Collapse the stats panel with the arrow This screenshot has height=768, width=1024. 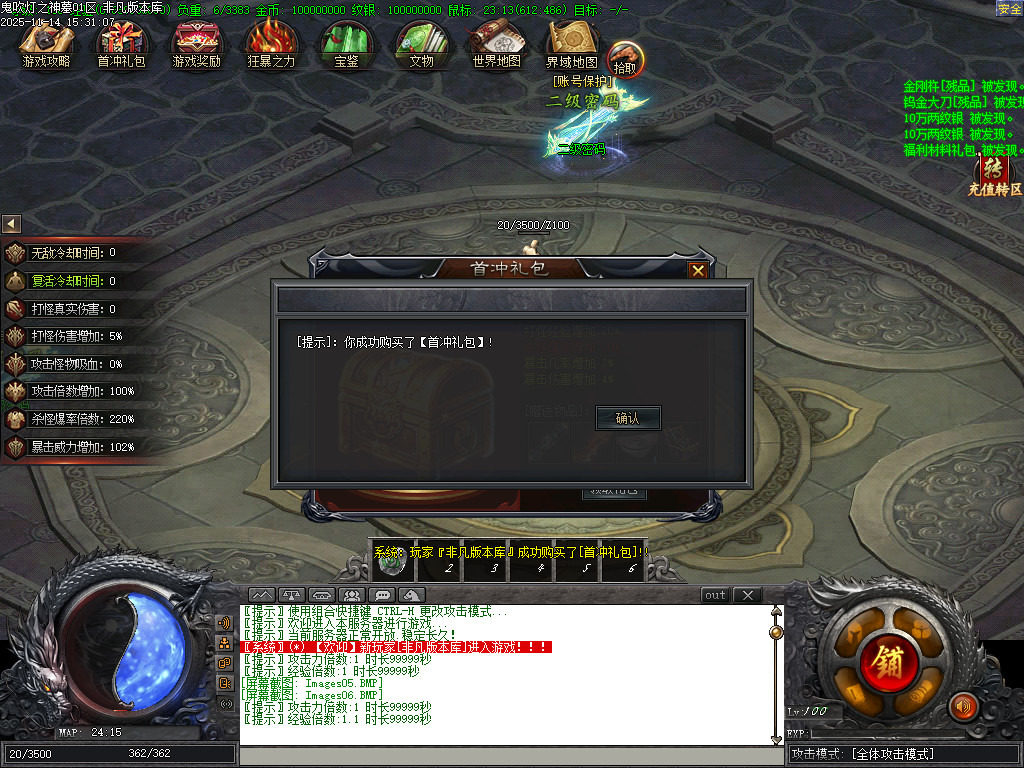point(11,224)
